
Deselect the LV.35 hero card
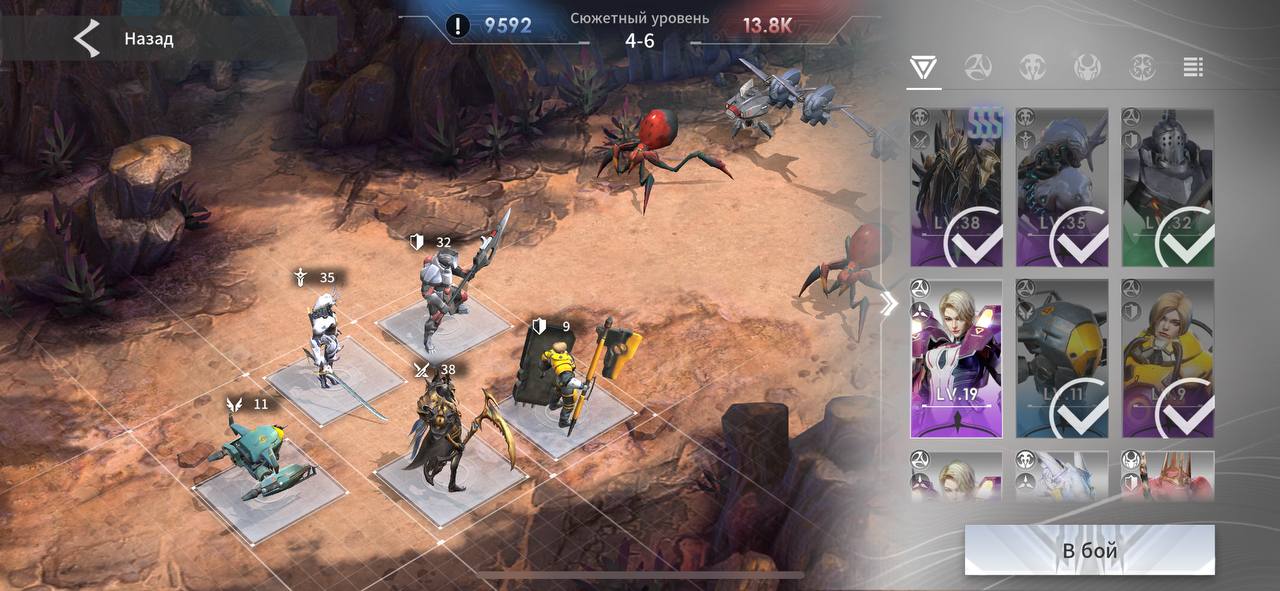click(x=1062, y=188)
